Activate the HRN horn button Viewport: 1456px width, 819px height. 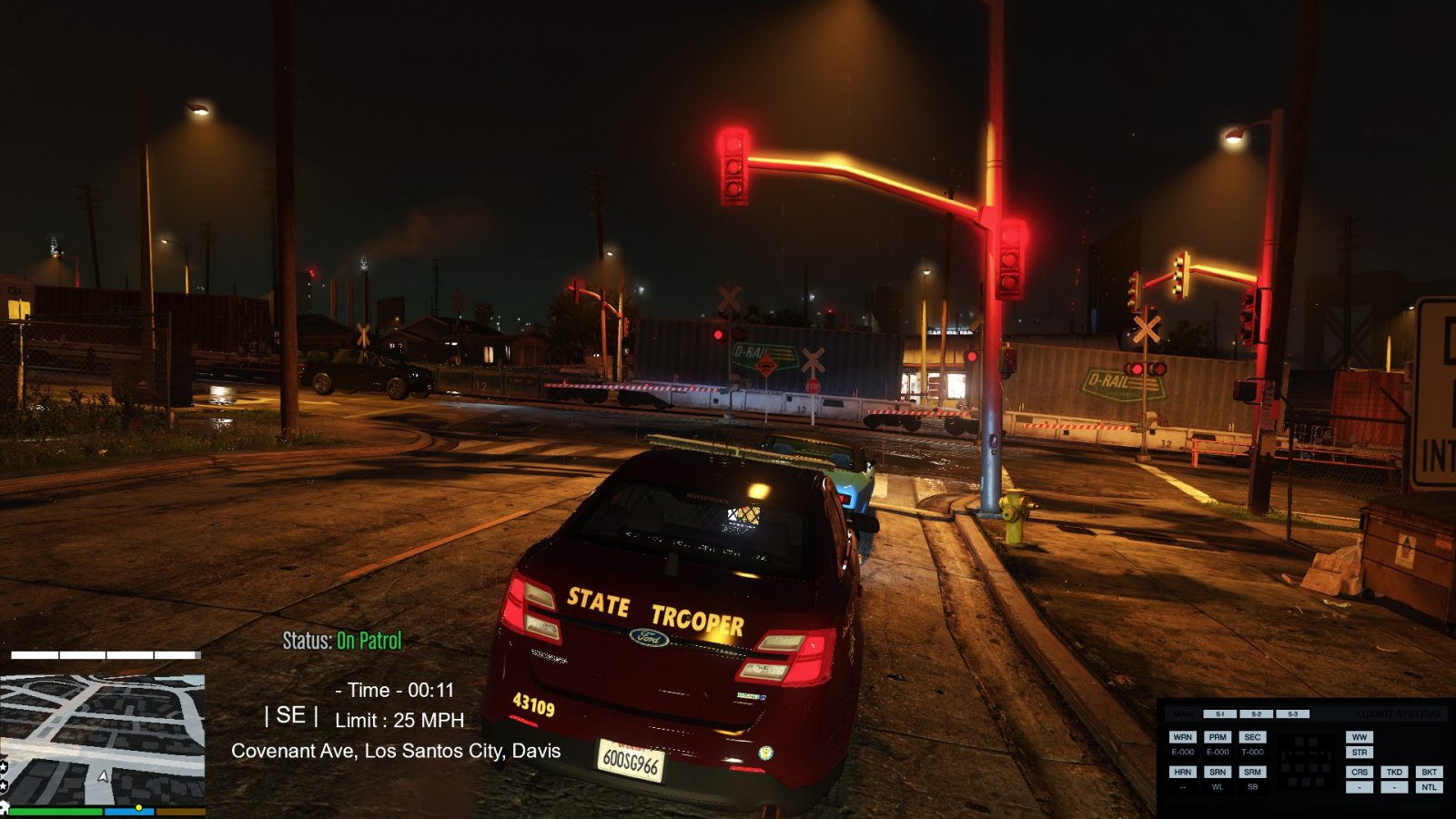pos(1182,772)
